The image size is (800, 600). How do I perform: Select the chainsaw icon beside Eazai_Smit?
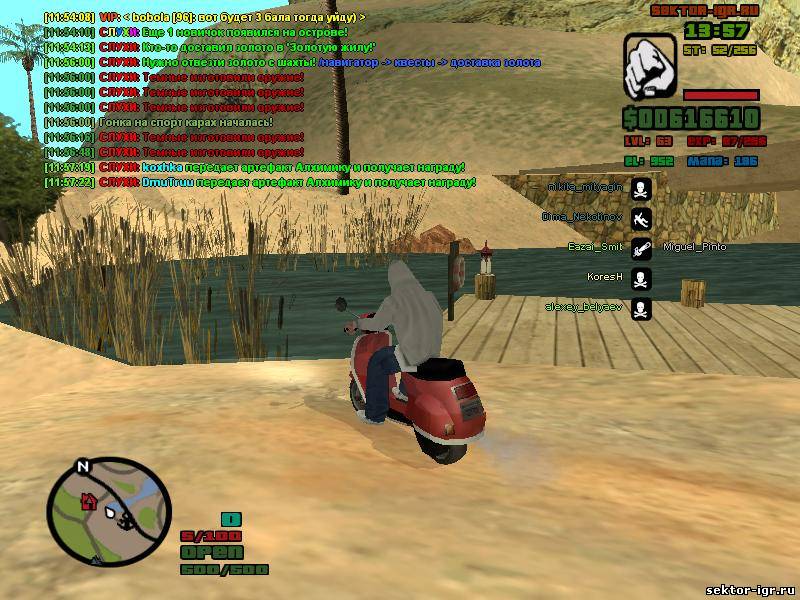[x=641, y=248]
